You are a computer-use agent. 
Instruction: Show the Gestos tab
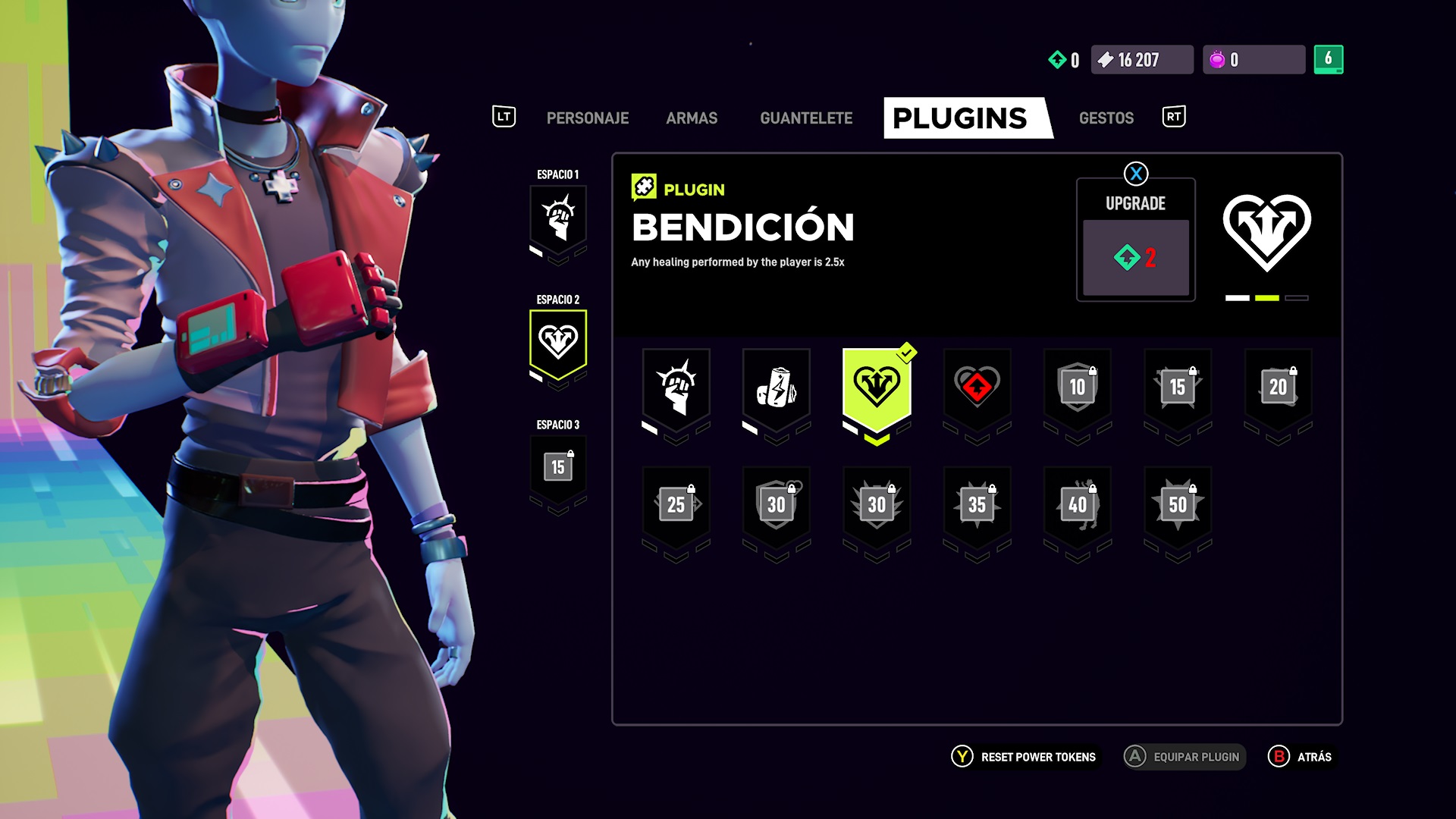1106,118
